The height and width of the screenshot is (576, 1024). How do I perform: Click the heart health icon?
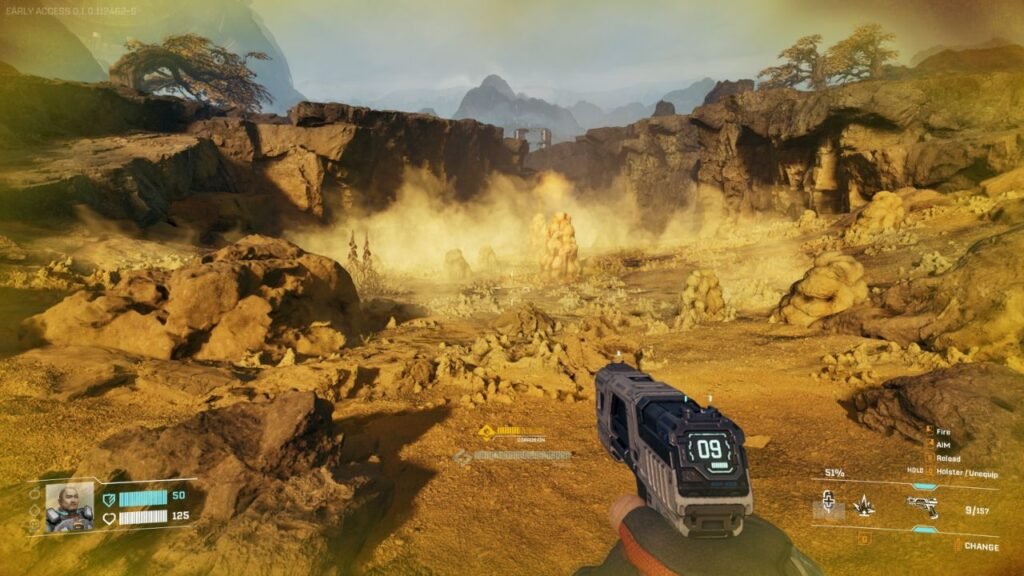(109, 518)
